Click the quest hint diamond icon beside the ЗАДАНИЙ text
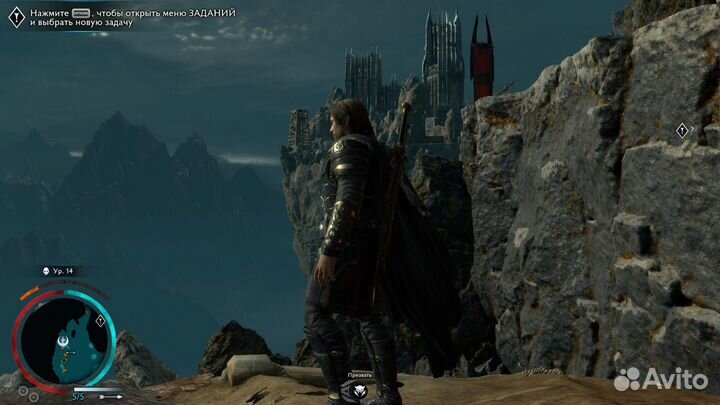Screen dimensions: 720x405 [15, 15]
